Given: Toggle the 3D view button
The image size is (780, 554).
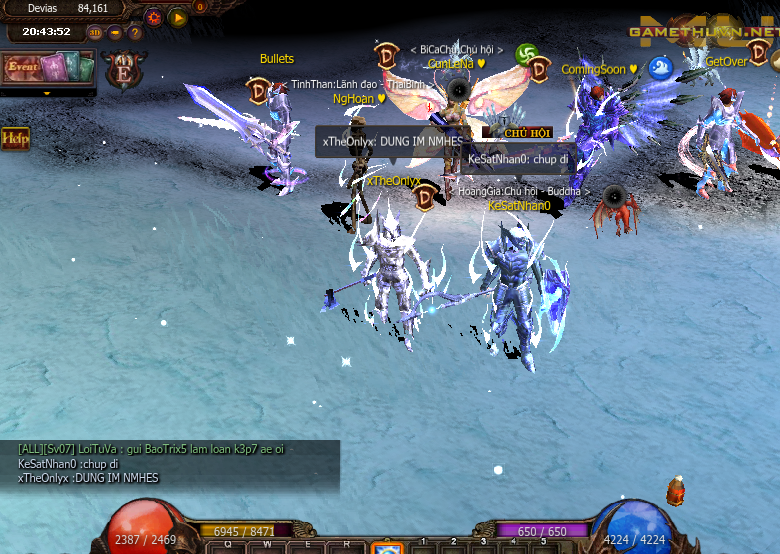Looking at the screenshot, I should pyautogui.click(x=95, y=32).
